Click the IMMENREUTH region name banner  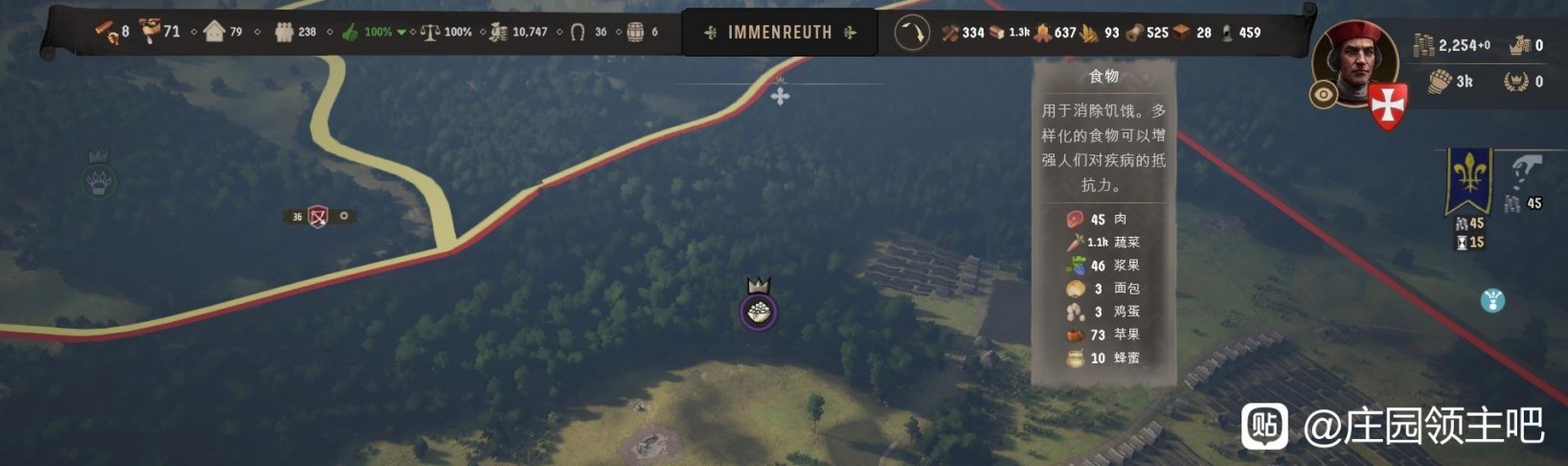click(x=780, y=33)
